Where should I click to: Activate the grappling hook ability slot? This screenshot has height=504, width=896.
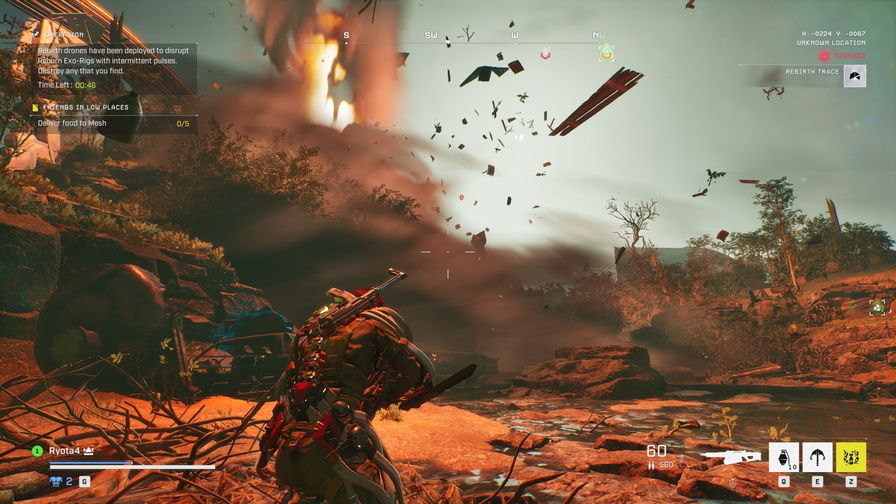(x=817, y=457)
